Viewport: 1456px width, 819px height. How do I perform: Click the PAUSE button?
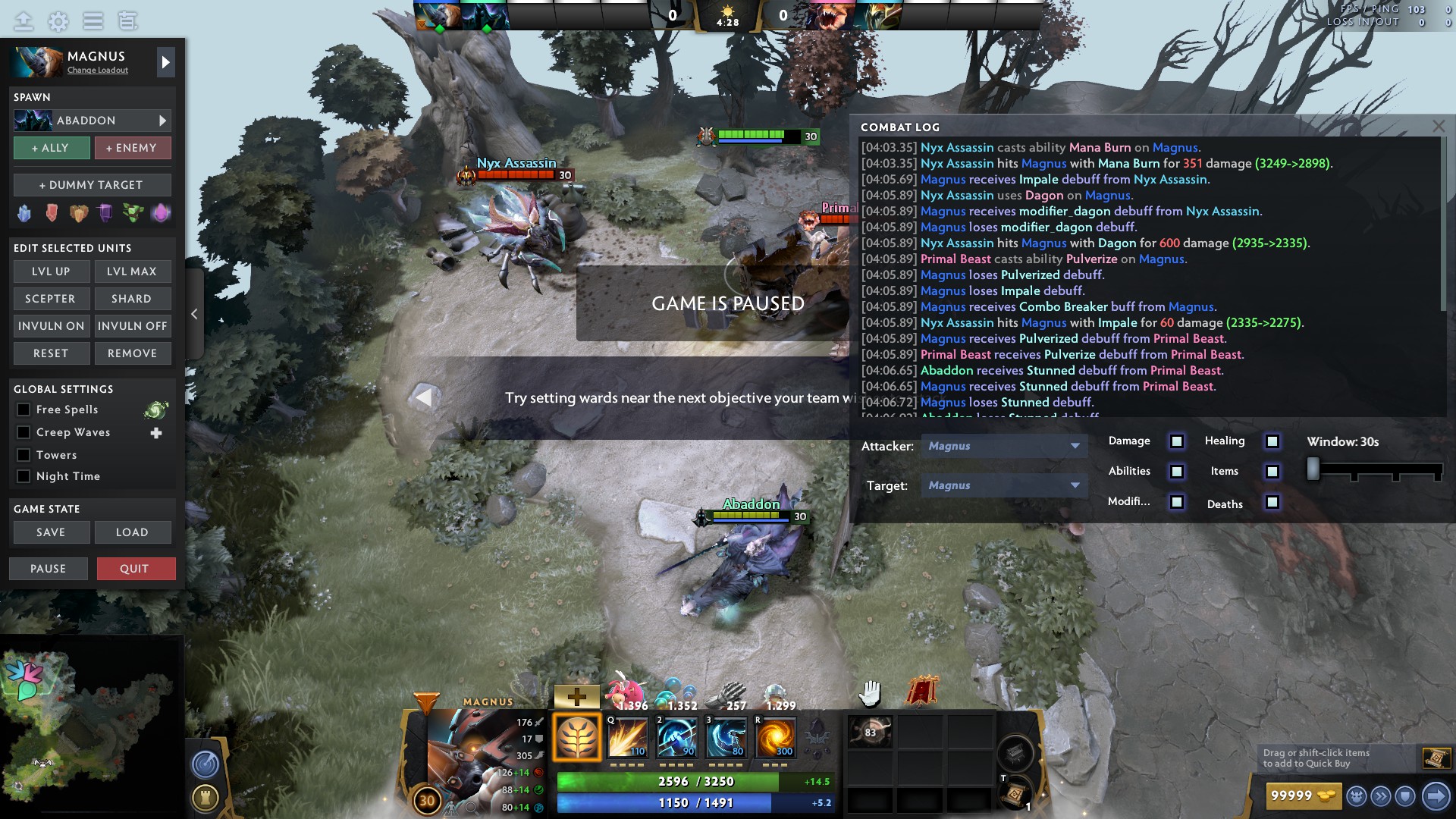click(x=48, y=568)
